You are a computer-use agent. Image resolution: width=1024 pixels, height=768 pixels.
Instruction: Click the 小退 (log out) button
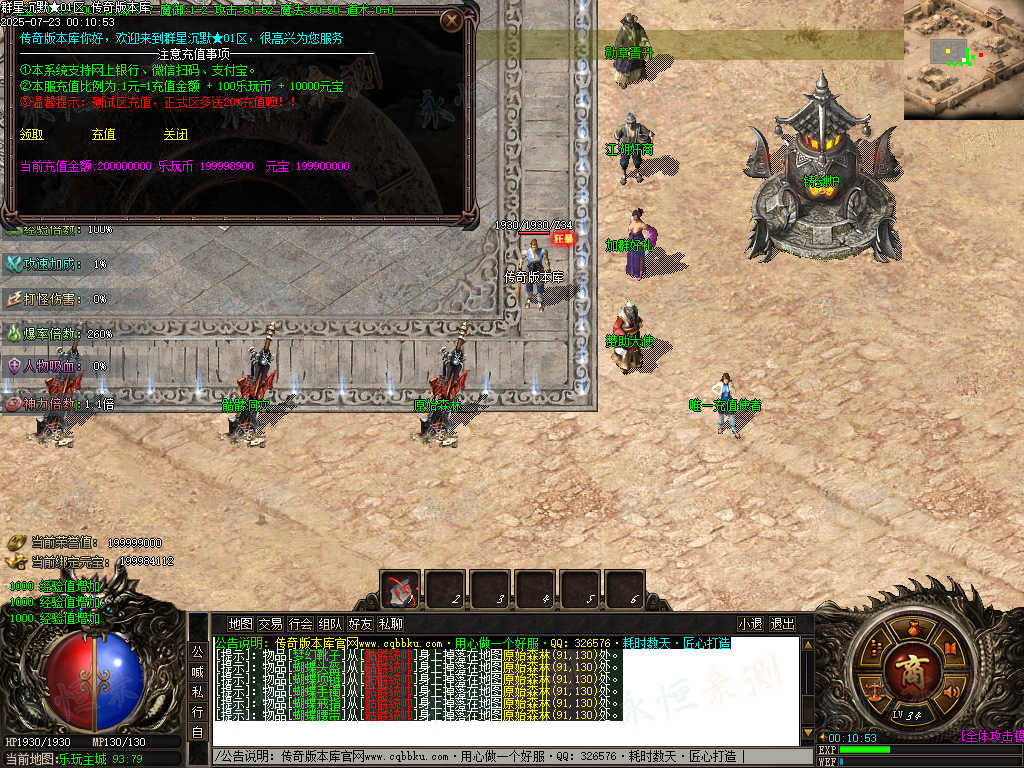751,624
